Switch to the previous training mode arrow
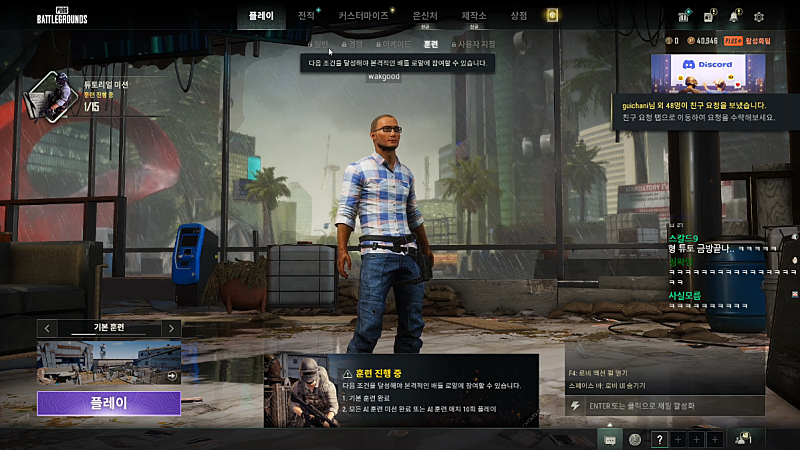Viewport: 800px width, 450px height. (x=47, y=328)
